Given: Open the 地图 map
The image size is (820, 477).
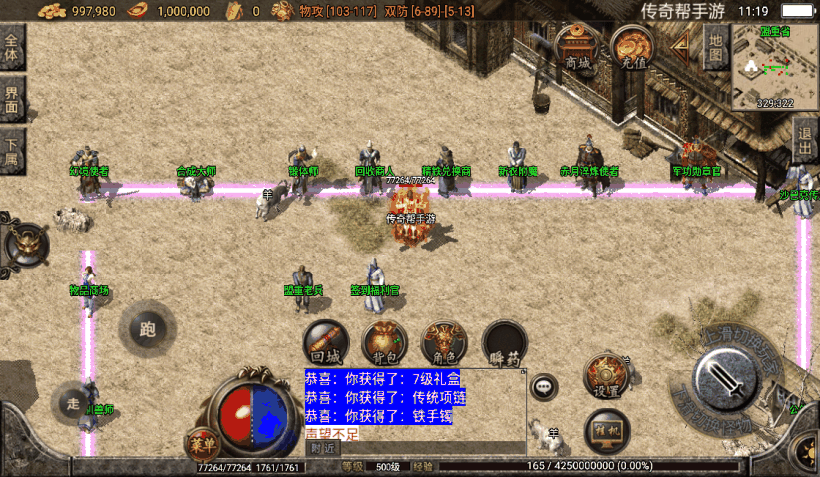Looking at the screenshot, I should (x=714, y=44).
